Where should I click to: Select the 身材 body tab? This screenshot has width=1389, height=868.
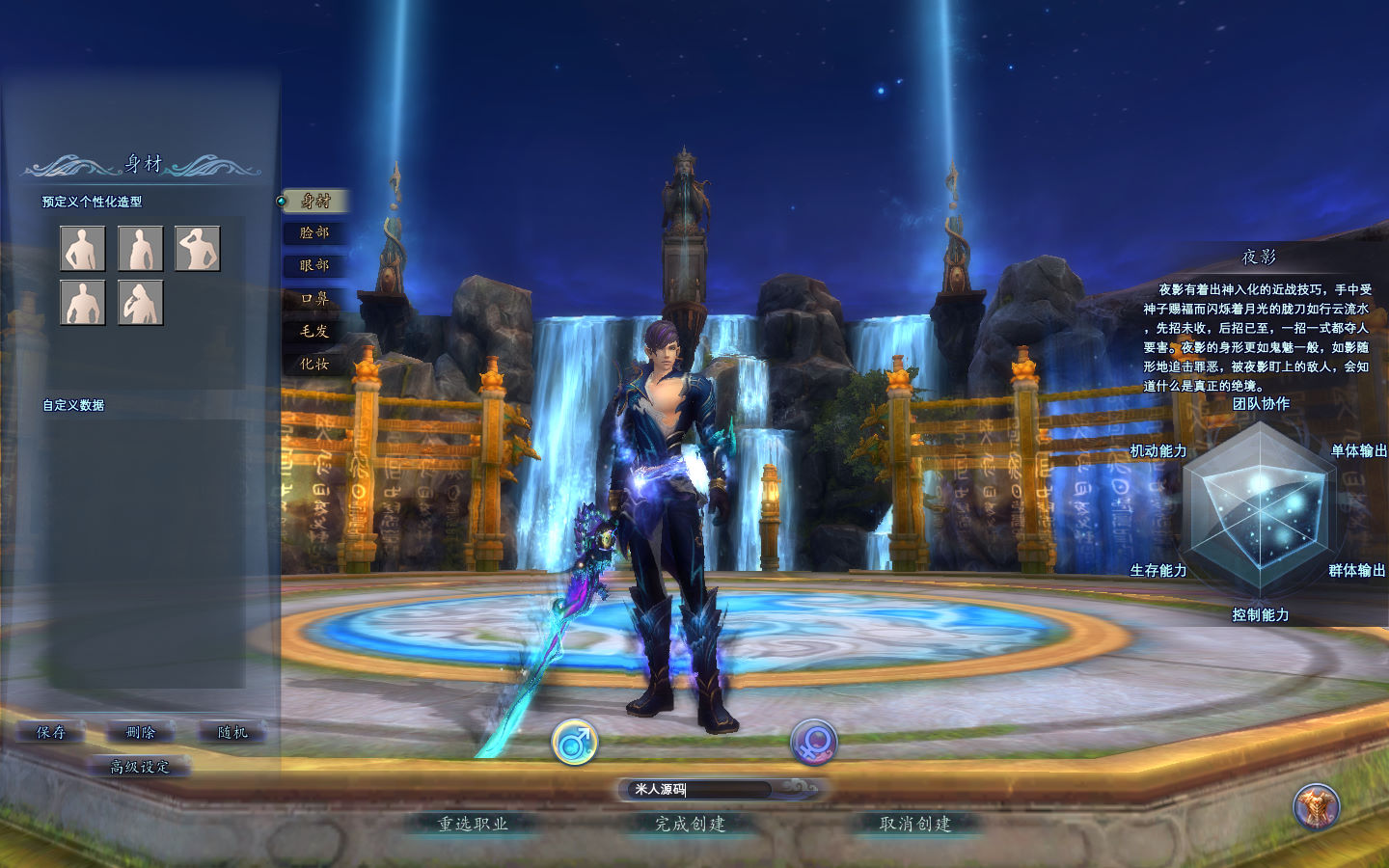click(314, 201)
